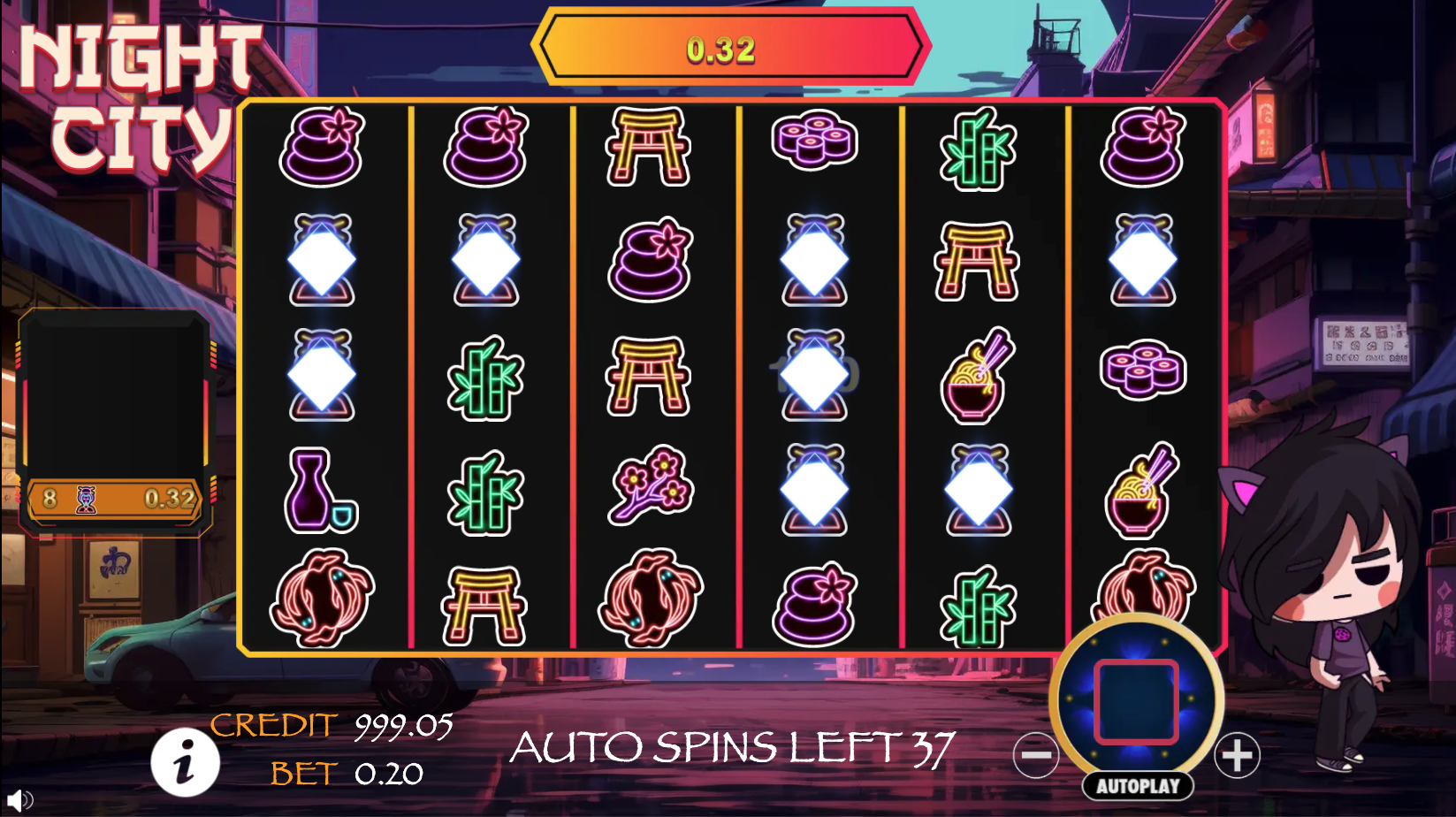Open the game info screen

point(185,762)
